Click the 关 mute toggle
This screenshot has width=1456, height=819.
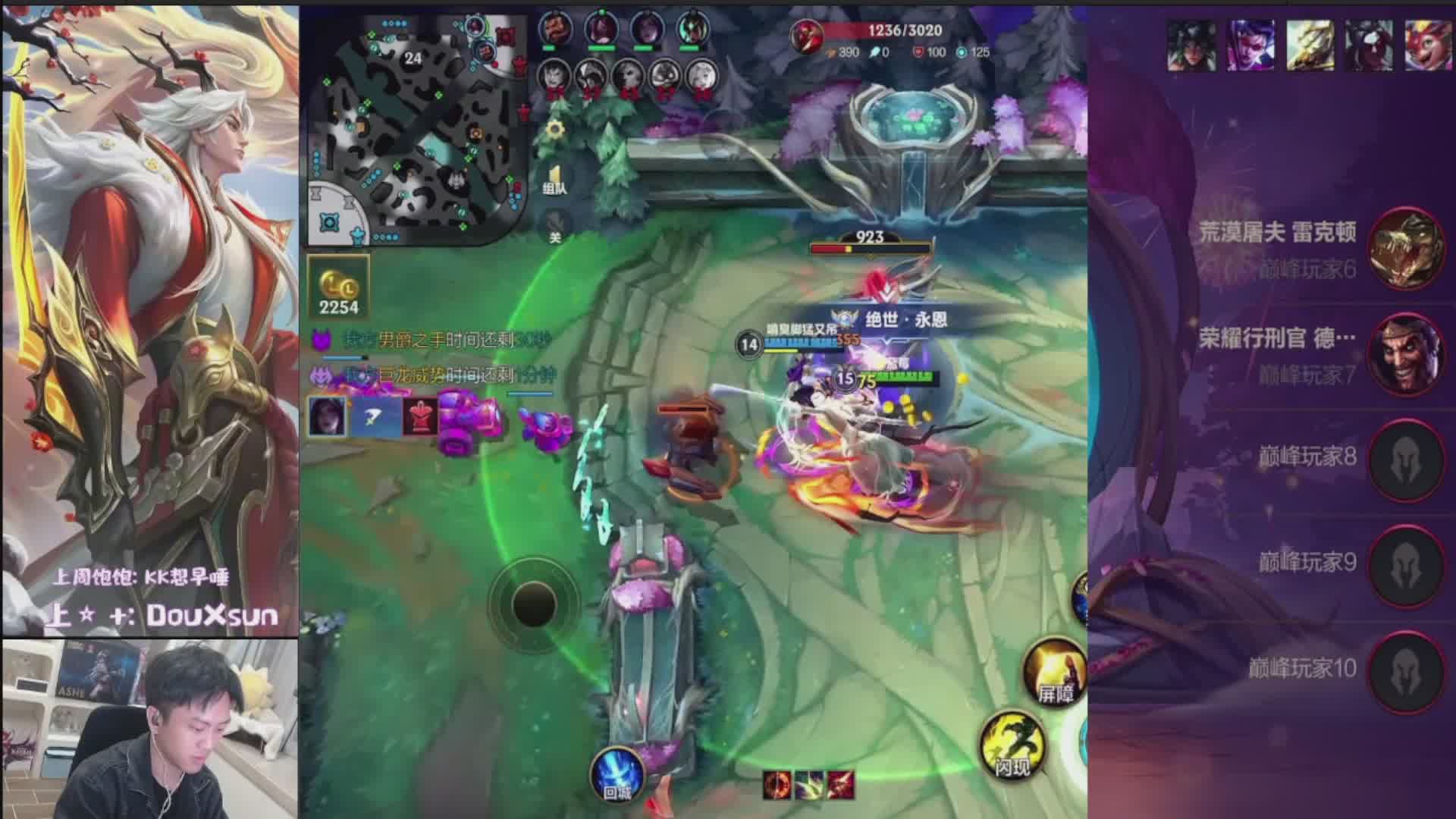coord(555,227)
